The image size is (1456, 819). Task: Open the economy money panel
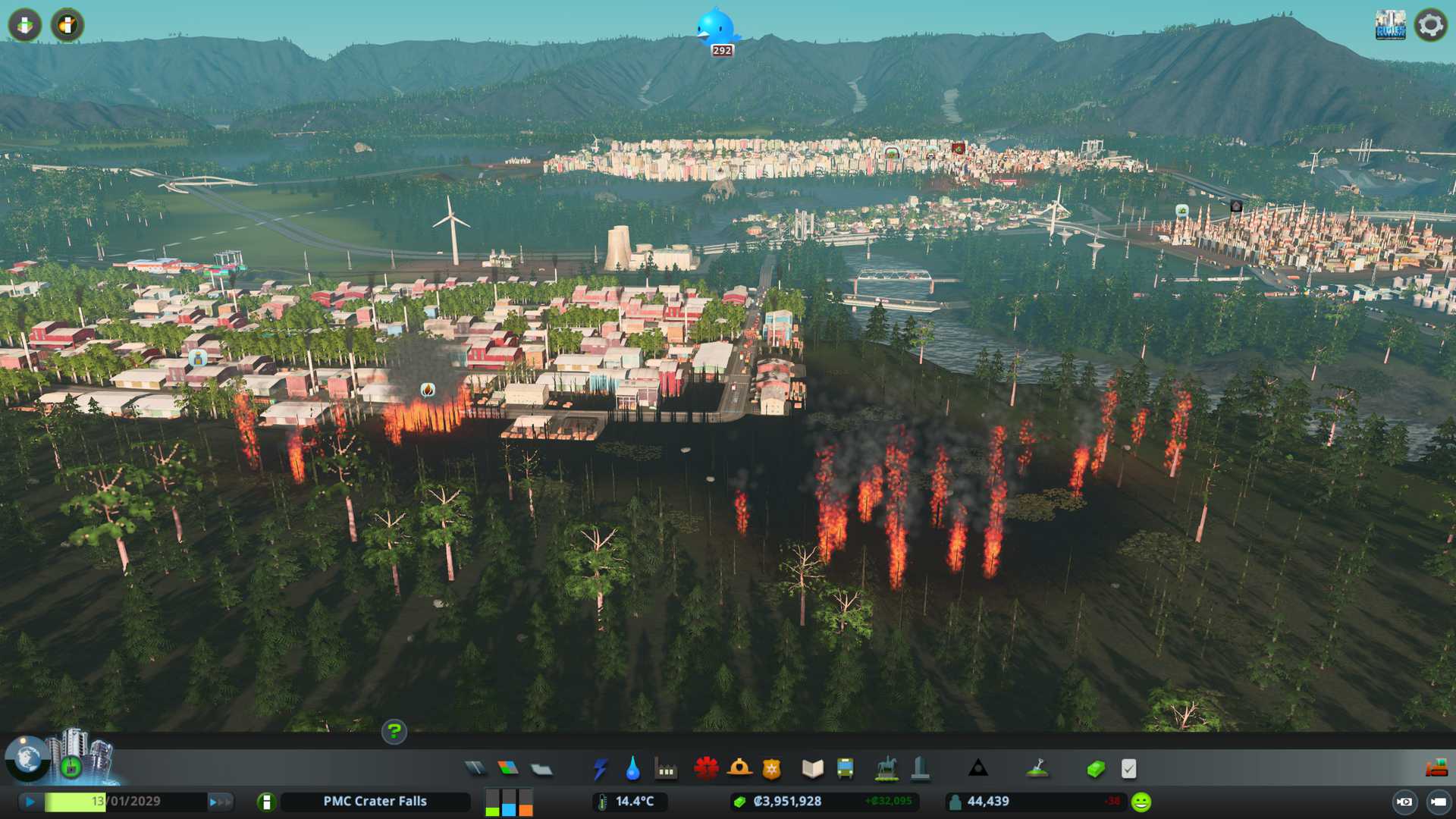pyautogui.click(x=1095, y=769)
